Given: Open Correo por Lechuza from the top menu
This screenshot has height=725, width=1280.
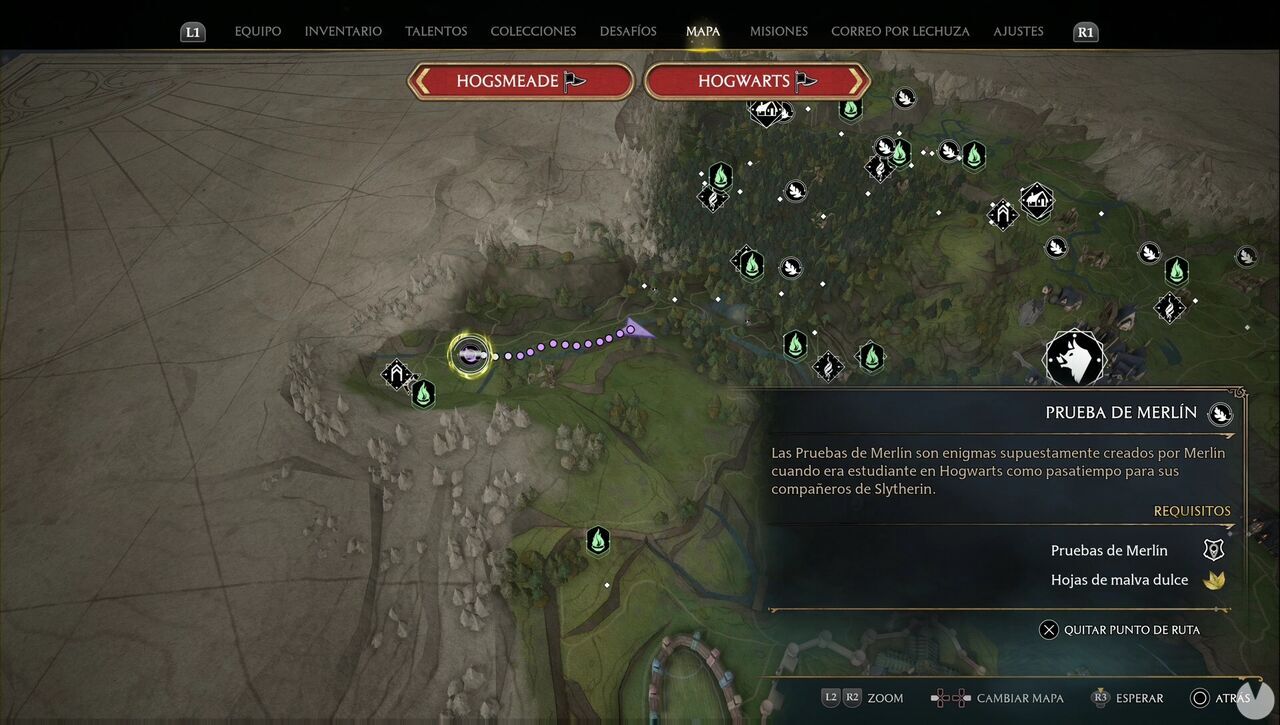Looking at the screenshot, I should (900, 31).
